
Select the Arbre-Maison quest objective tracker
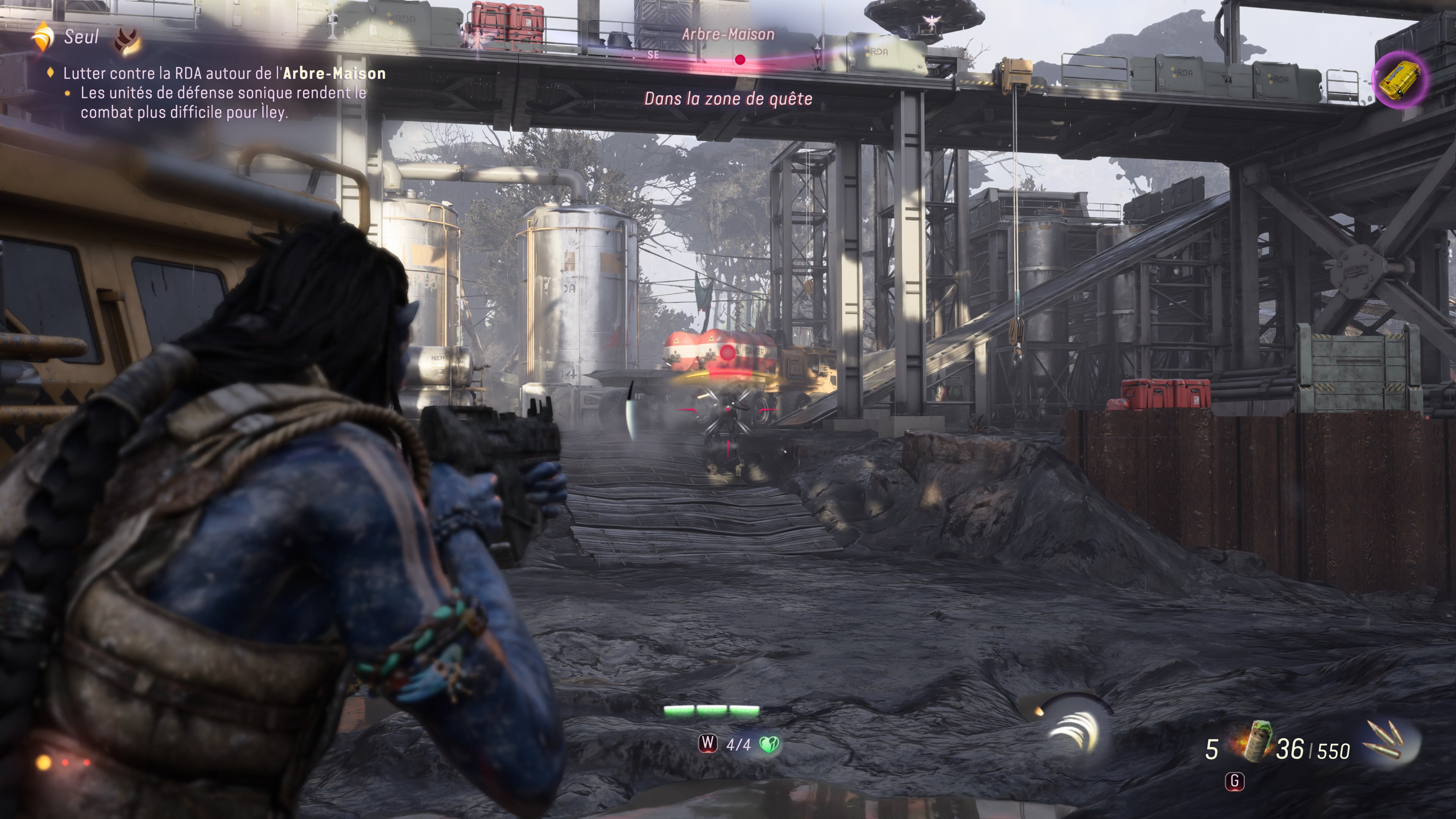pos(224,74)
